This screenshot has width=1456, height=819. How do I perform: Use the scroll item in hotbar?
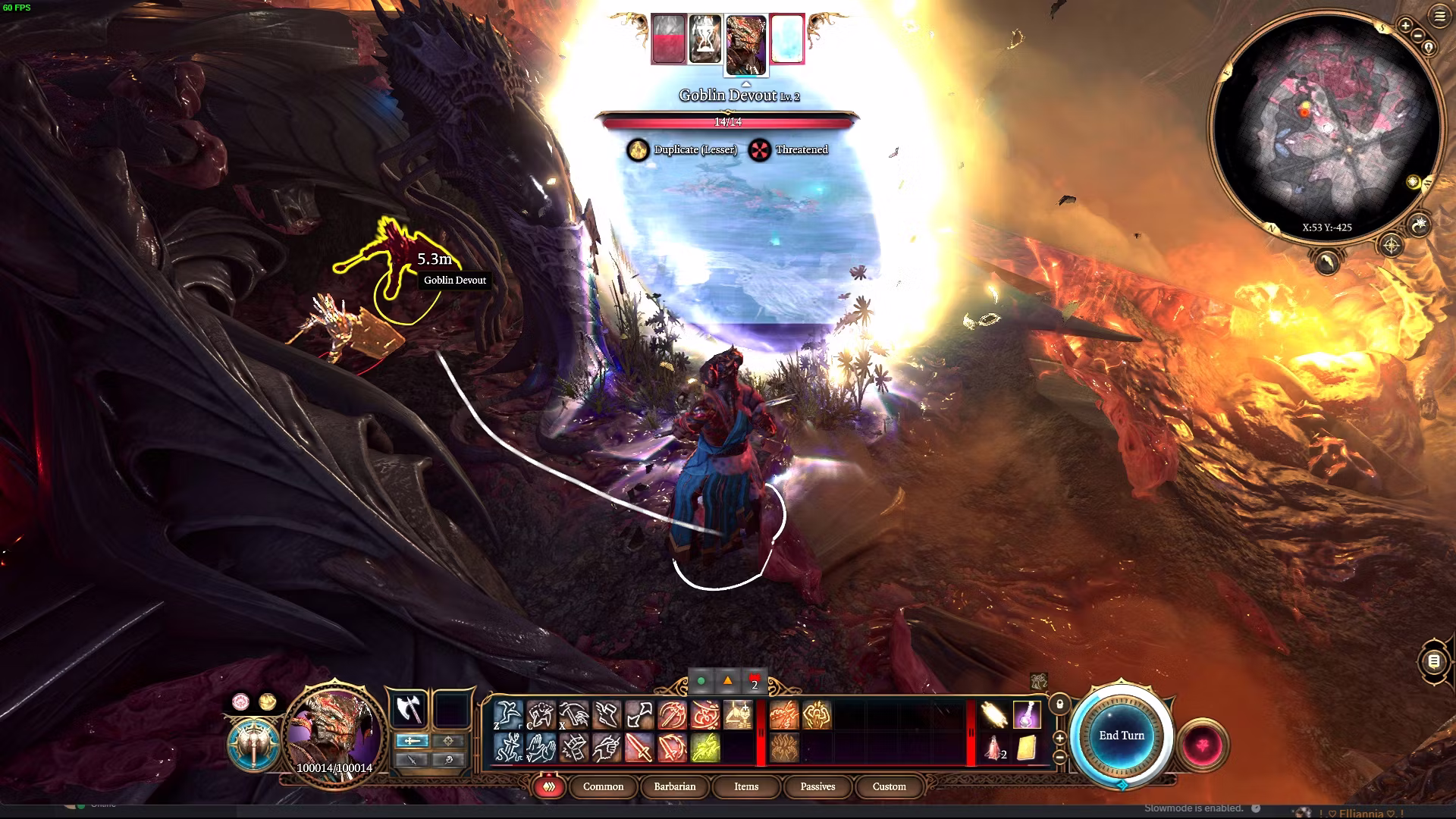click(x=1027, y=748)
